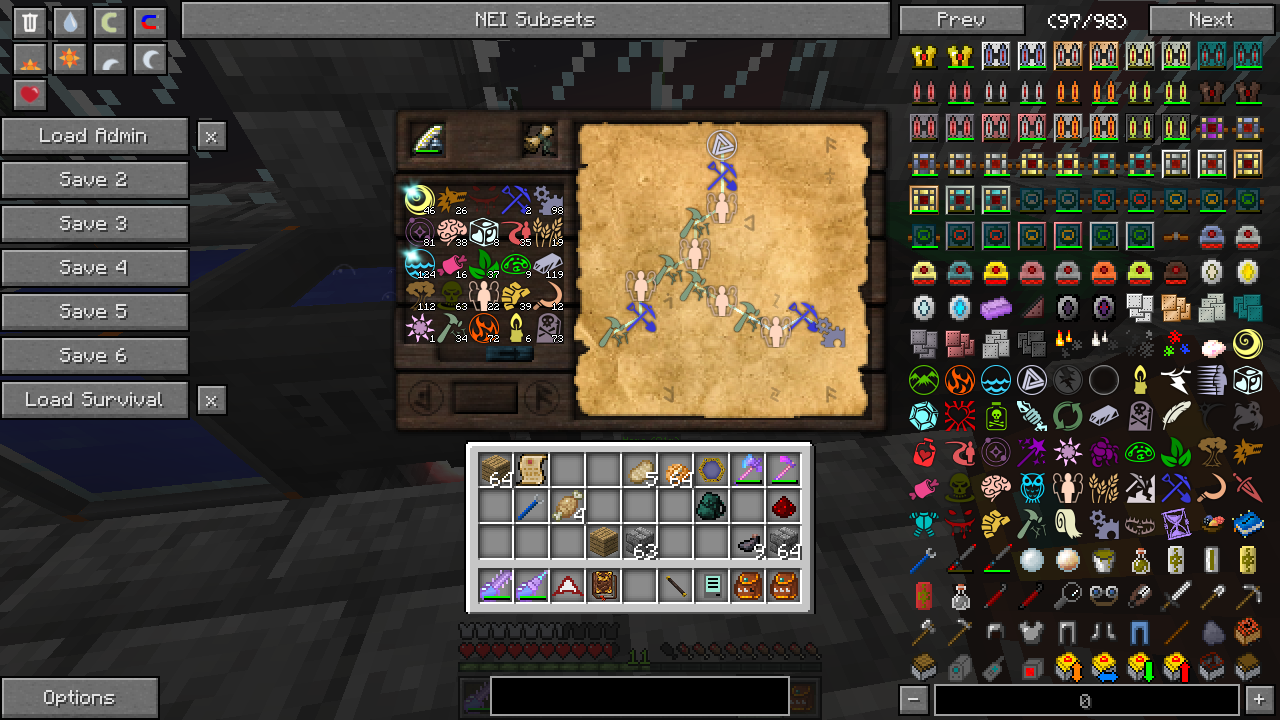Screen dimensions: 1280x720
Task: Activate the magnet mode icon
Action: coord(149,23)
